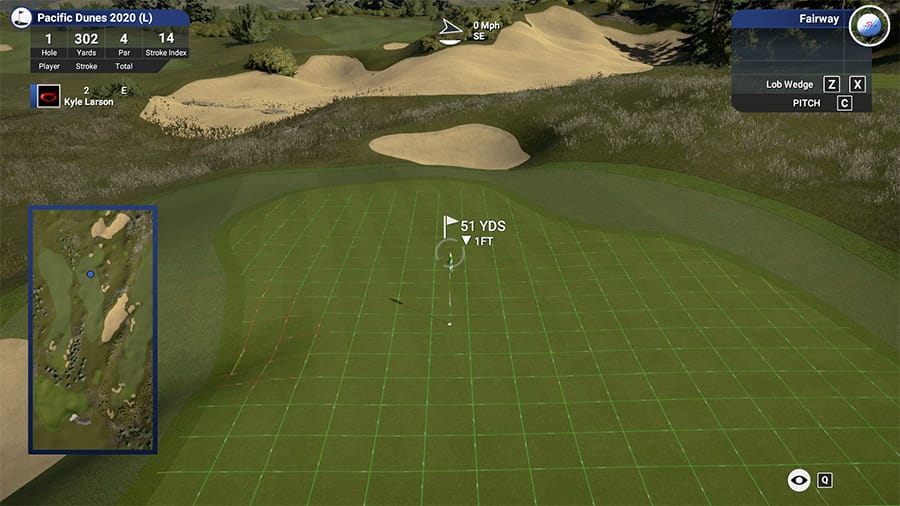Select Kyle Larson's player entry
900x506 pixels.
click(x=88, y=102)
